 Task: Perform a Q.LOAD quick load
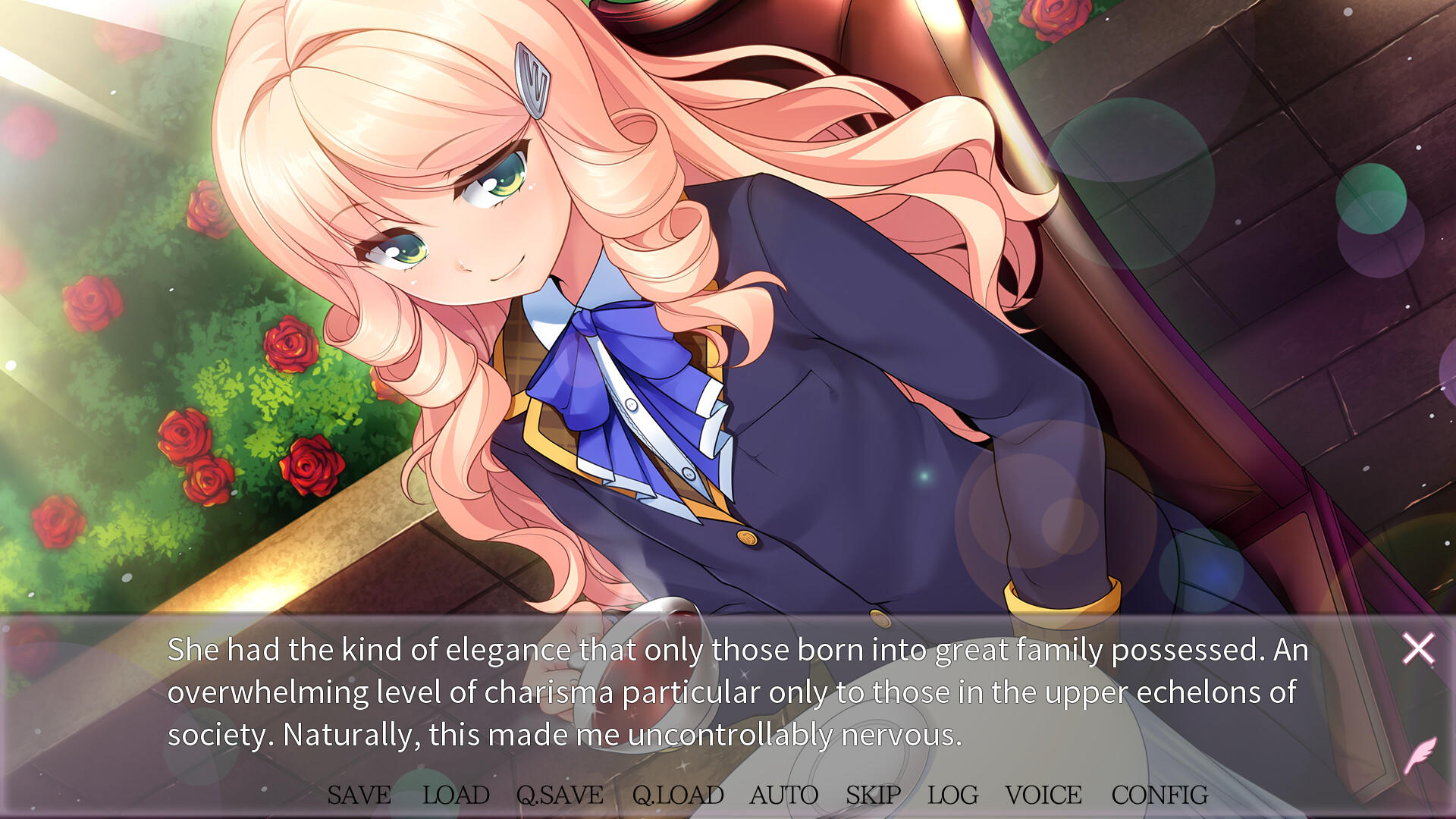click(x=678, y=795)
